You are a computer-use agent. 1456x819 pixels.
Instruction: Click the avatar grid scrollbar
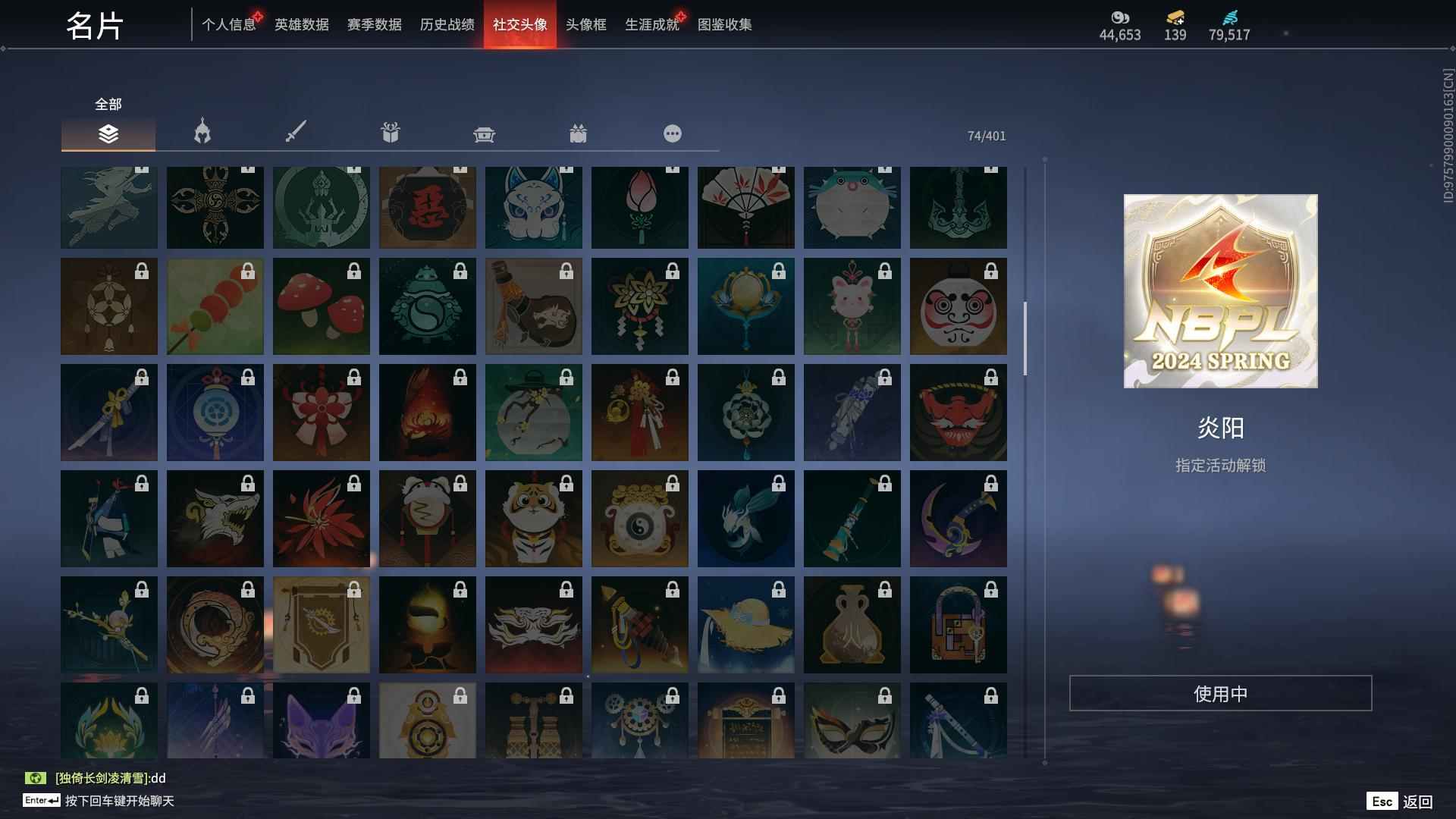pos(1025,334)
